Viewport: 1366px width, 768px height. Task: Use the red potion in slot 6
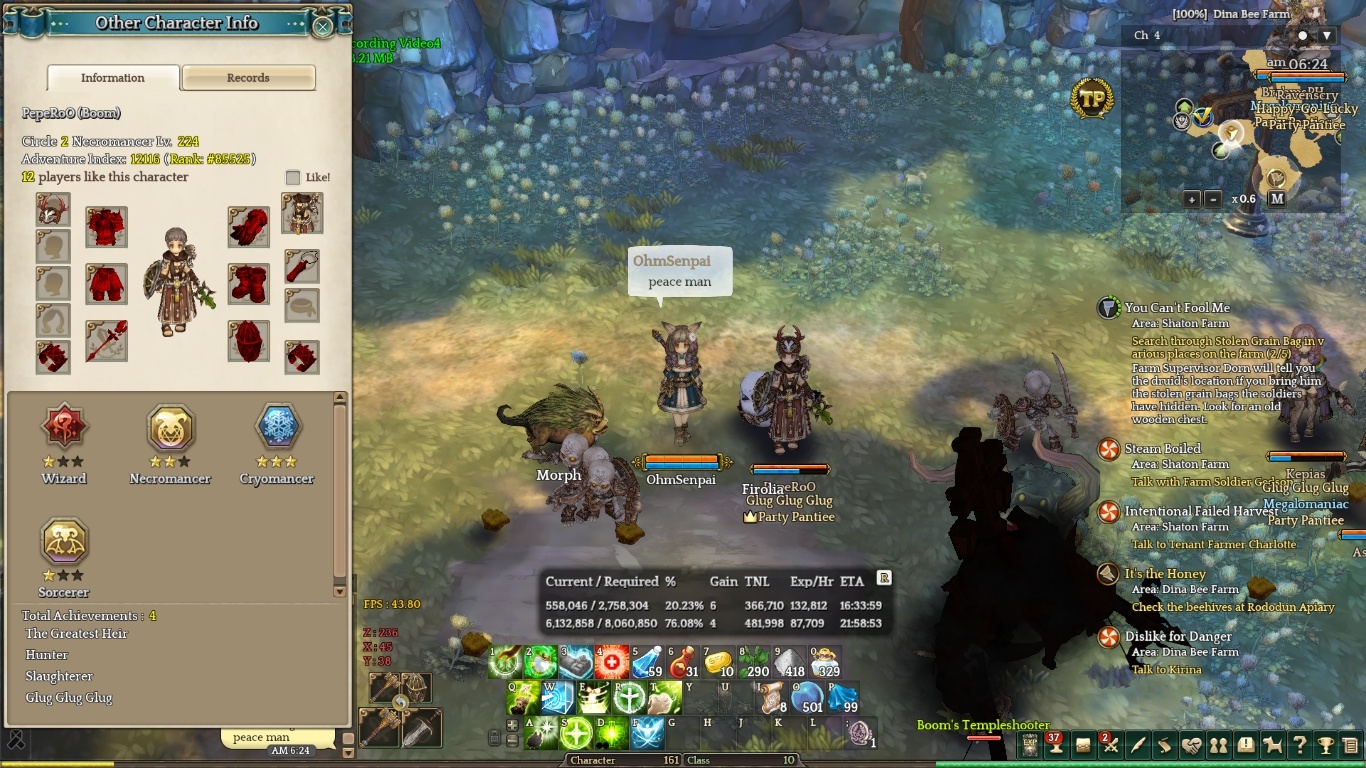[x=684, y=663]
